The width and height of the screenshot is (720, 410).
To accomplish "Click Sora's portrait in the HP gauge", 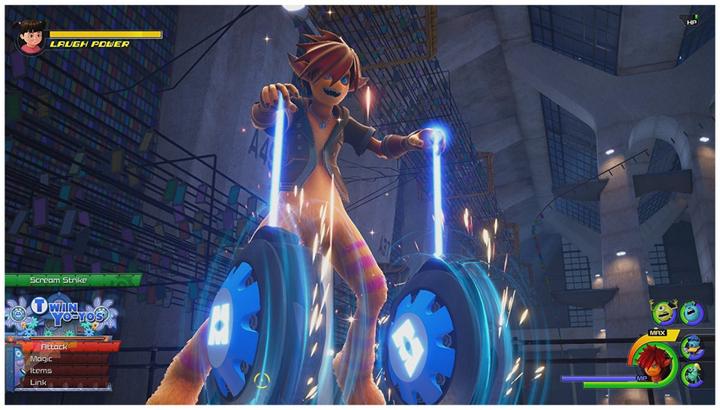I will [655, 362].
